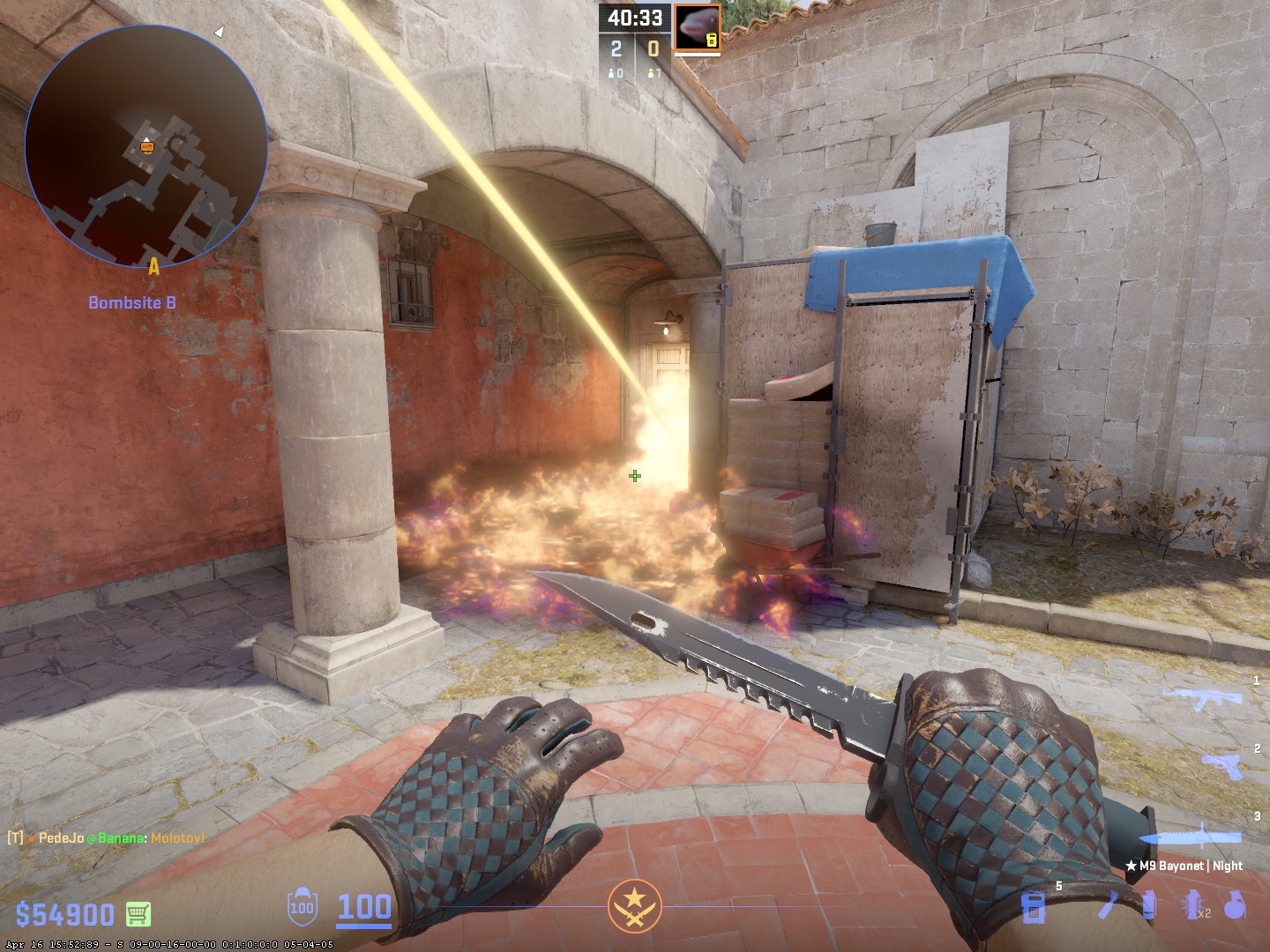
Task: Select the M9 Bayonet knife slot
Action: click(1200, 840)
